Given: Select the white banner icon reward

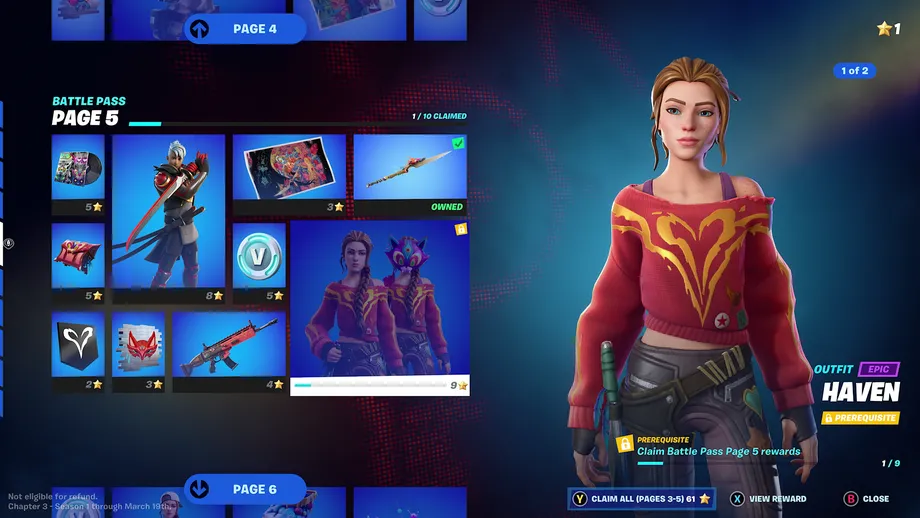Looking at the screenshot, I should [78, 350].
